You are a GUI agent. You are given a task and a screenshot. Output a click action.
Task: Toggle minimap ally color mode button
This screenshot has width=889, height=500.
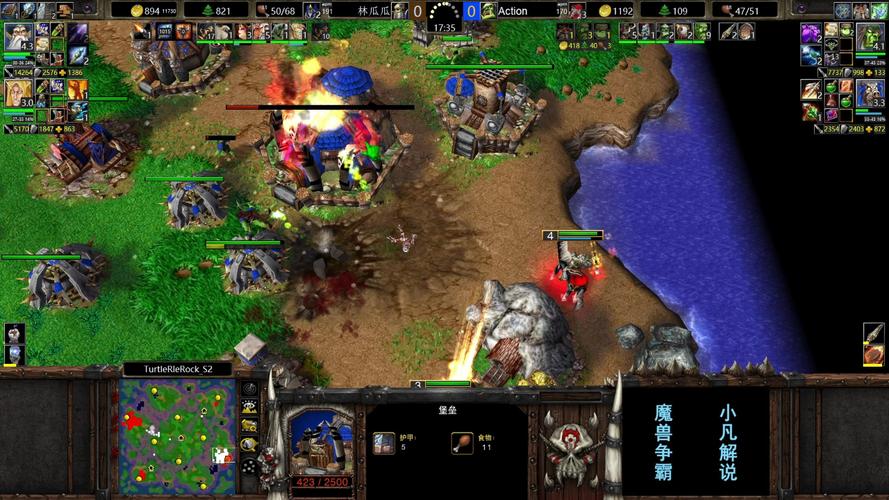(x=248, y=426)
